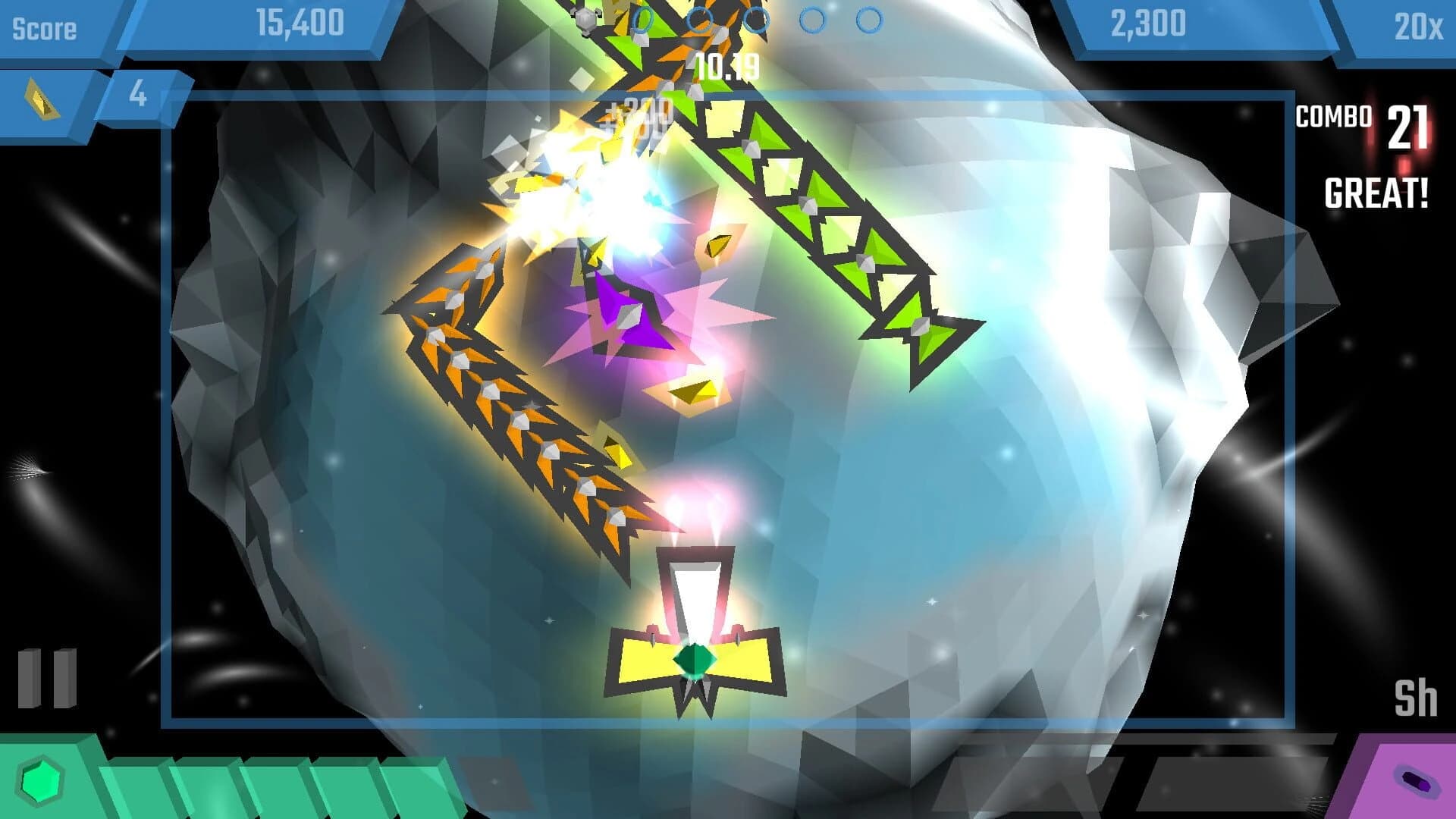Click the 2,300 score panel top right
The width and height of the screenshot is (1456, 819).
[1147, 23]
